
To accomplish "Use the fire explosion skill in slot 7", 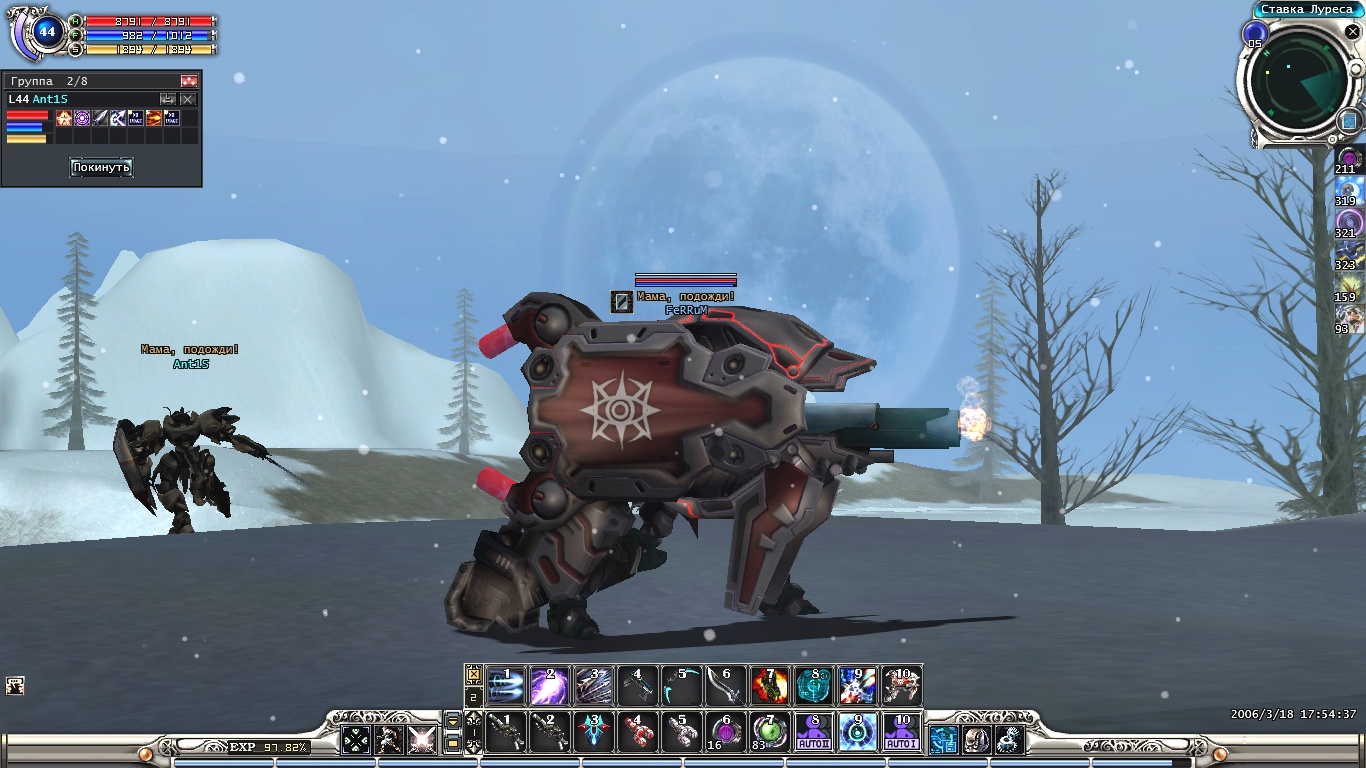I will (769, 687).
